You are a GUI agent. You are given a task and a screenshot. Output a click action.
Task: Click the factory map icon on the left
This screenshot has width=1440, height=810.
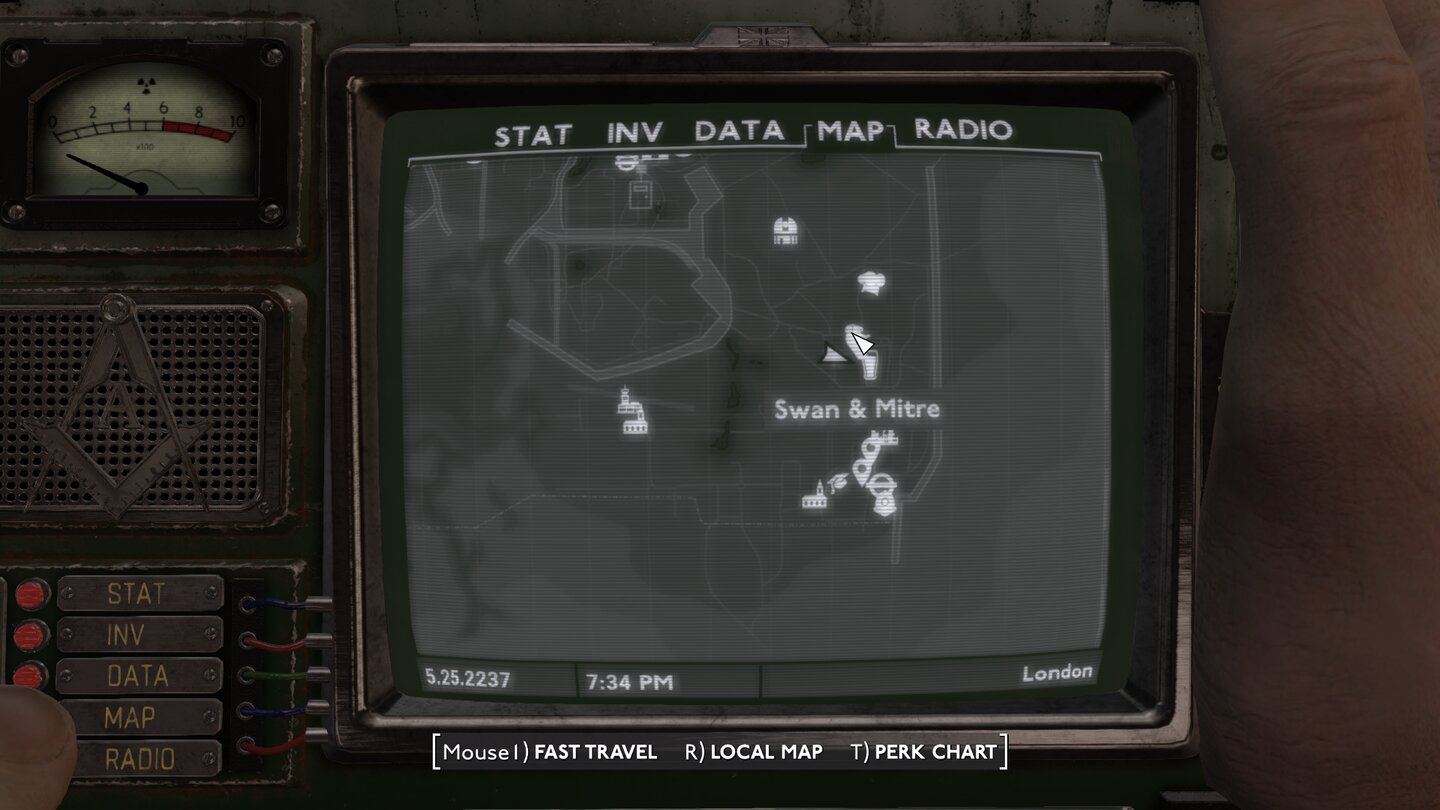[632, 412]
